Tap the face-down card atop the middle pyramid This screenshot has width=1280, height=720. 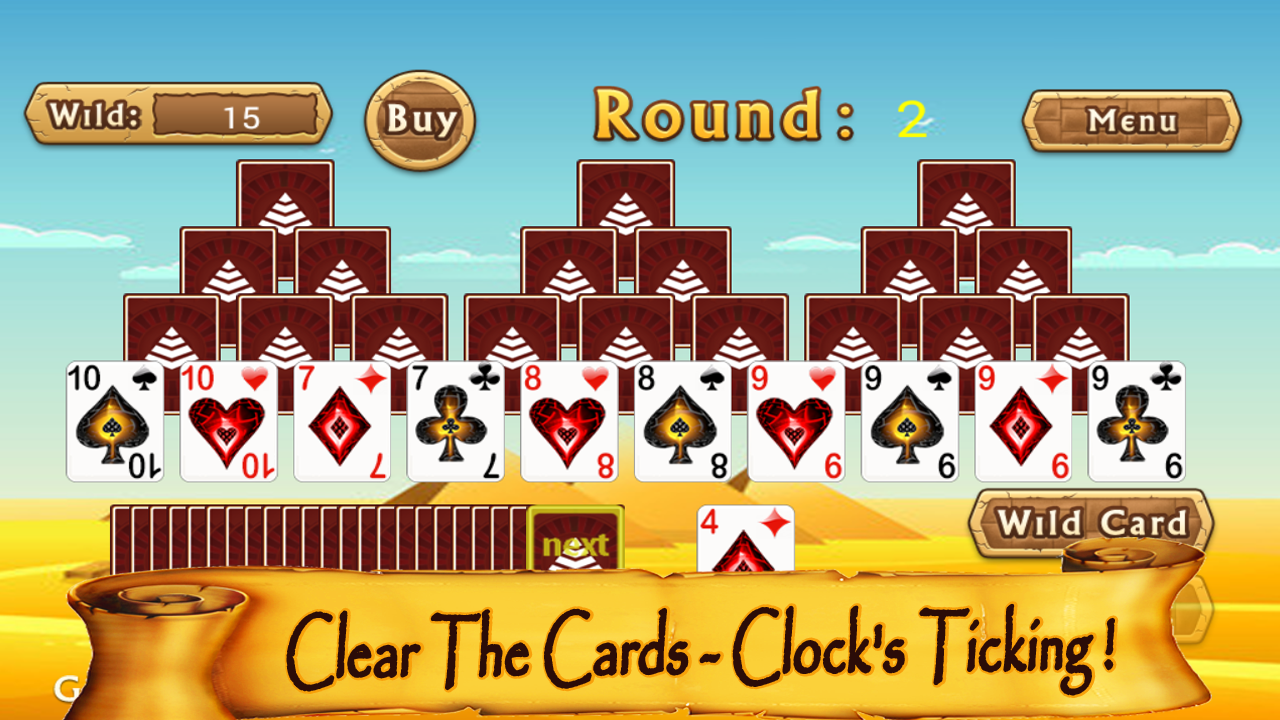point(625,200)
